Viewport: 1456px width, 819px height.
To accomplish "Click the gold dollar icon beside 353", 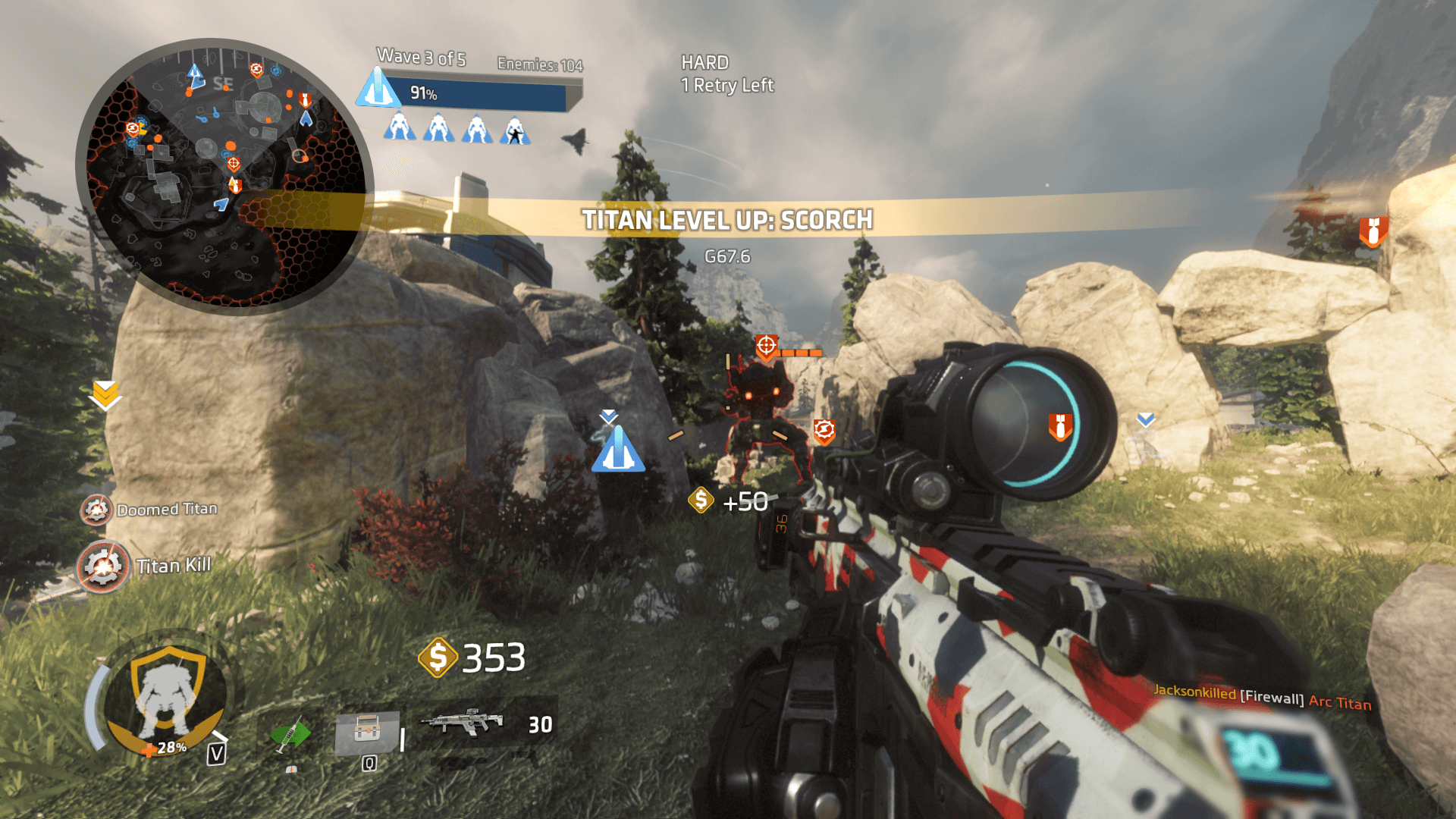I will [438, 657].
